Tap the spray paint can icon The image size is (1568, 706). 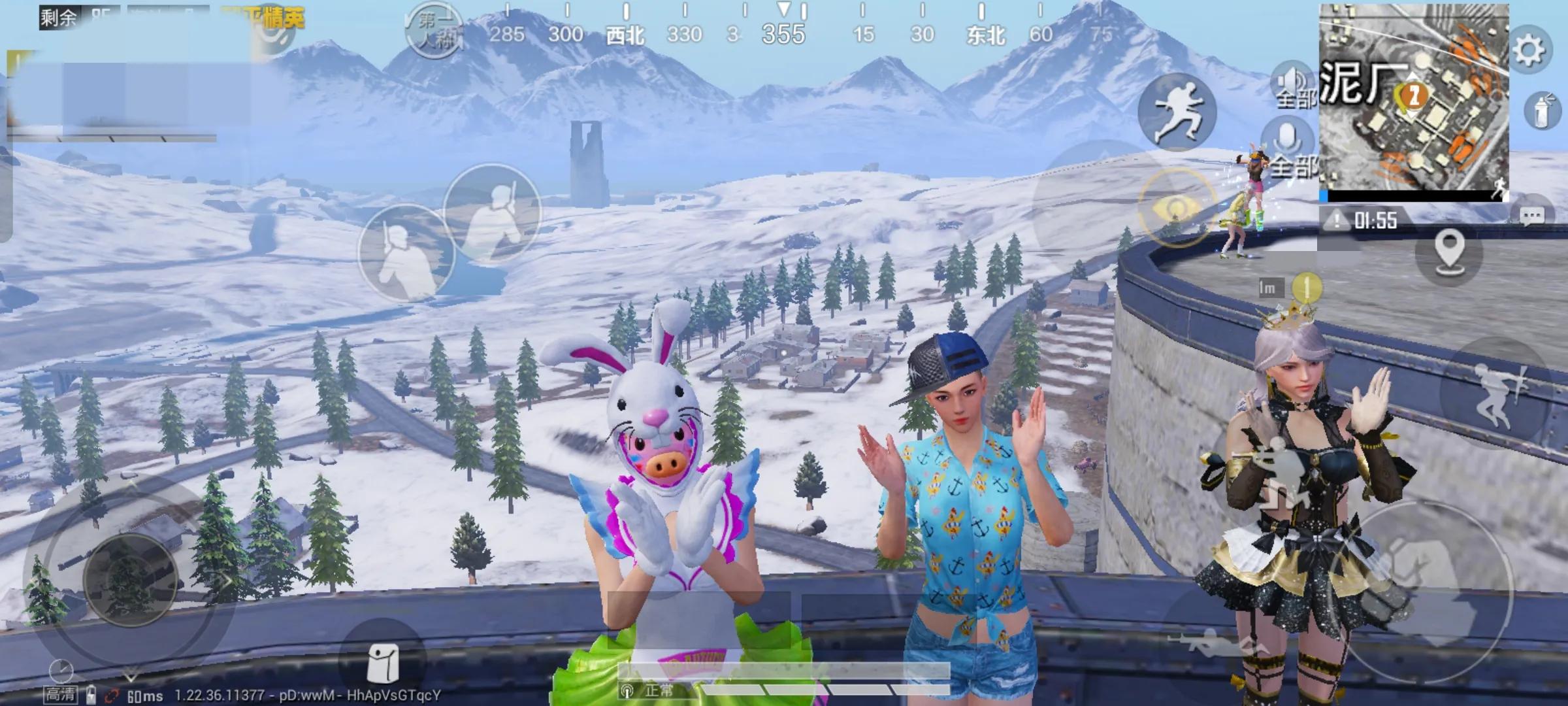point(1542,111)
